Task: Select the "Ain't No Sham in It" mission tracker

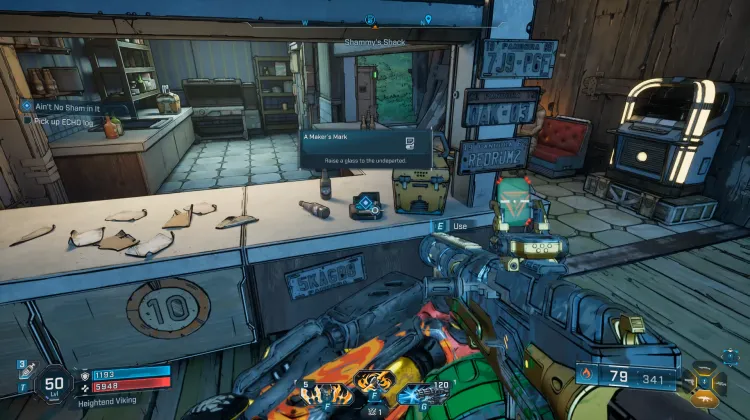Action: [x=67, y=105]
